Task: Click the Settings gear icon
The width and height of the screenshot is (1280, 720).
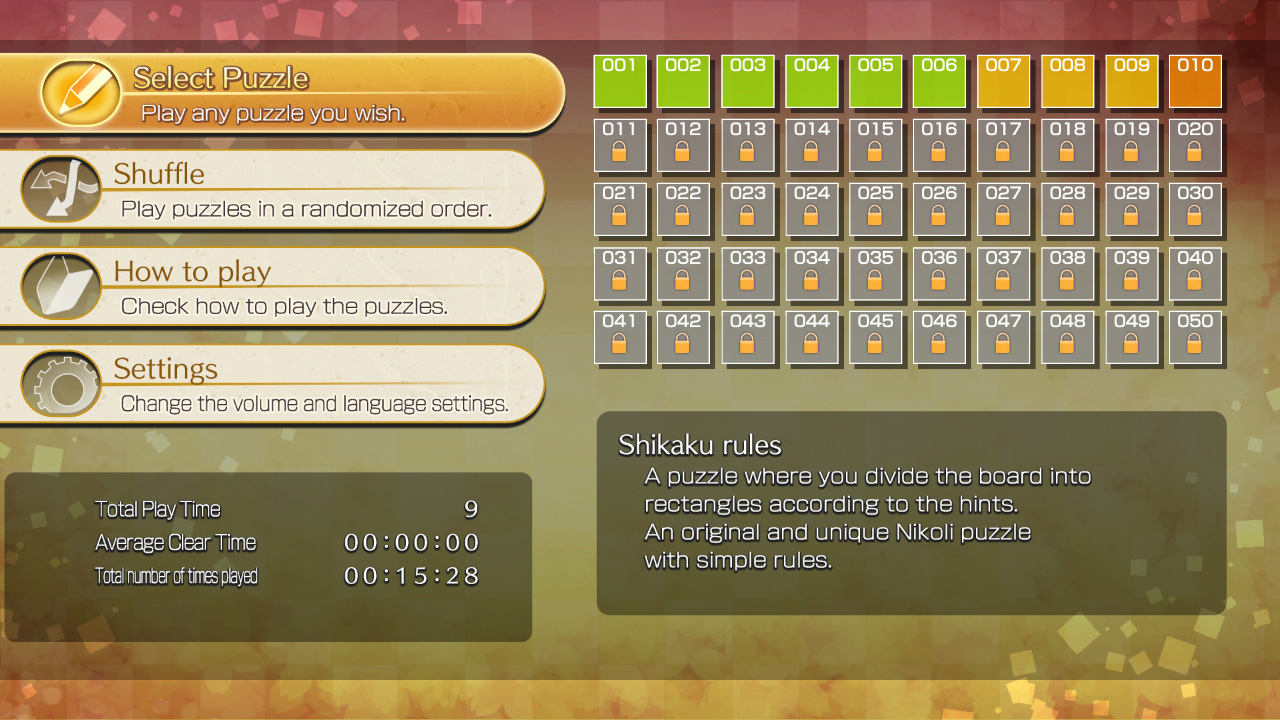Action: click(x=60, y=381)
